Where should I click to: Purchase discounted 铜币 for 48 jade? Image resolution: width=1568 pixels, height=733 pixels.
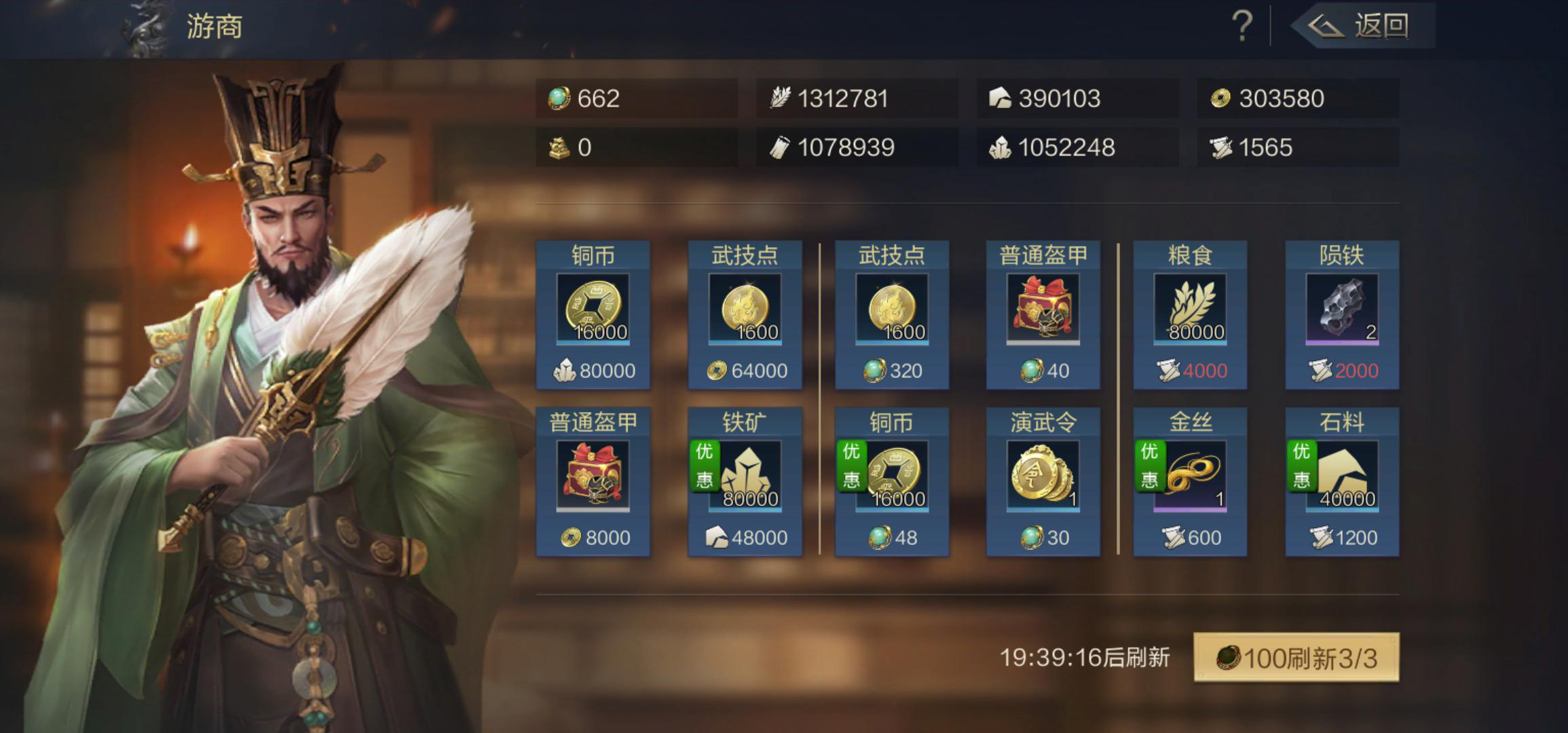(x=891, y=482)
